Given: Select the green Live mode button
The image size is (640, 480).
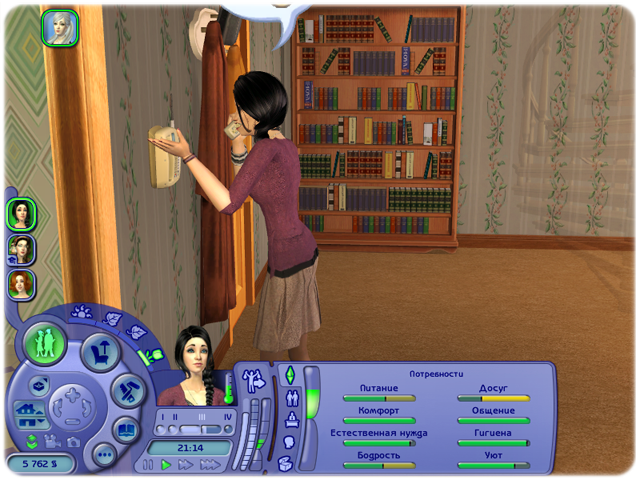Looking at the screenshot, I should coord(44,343).
